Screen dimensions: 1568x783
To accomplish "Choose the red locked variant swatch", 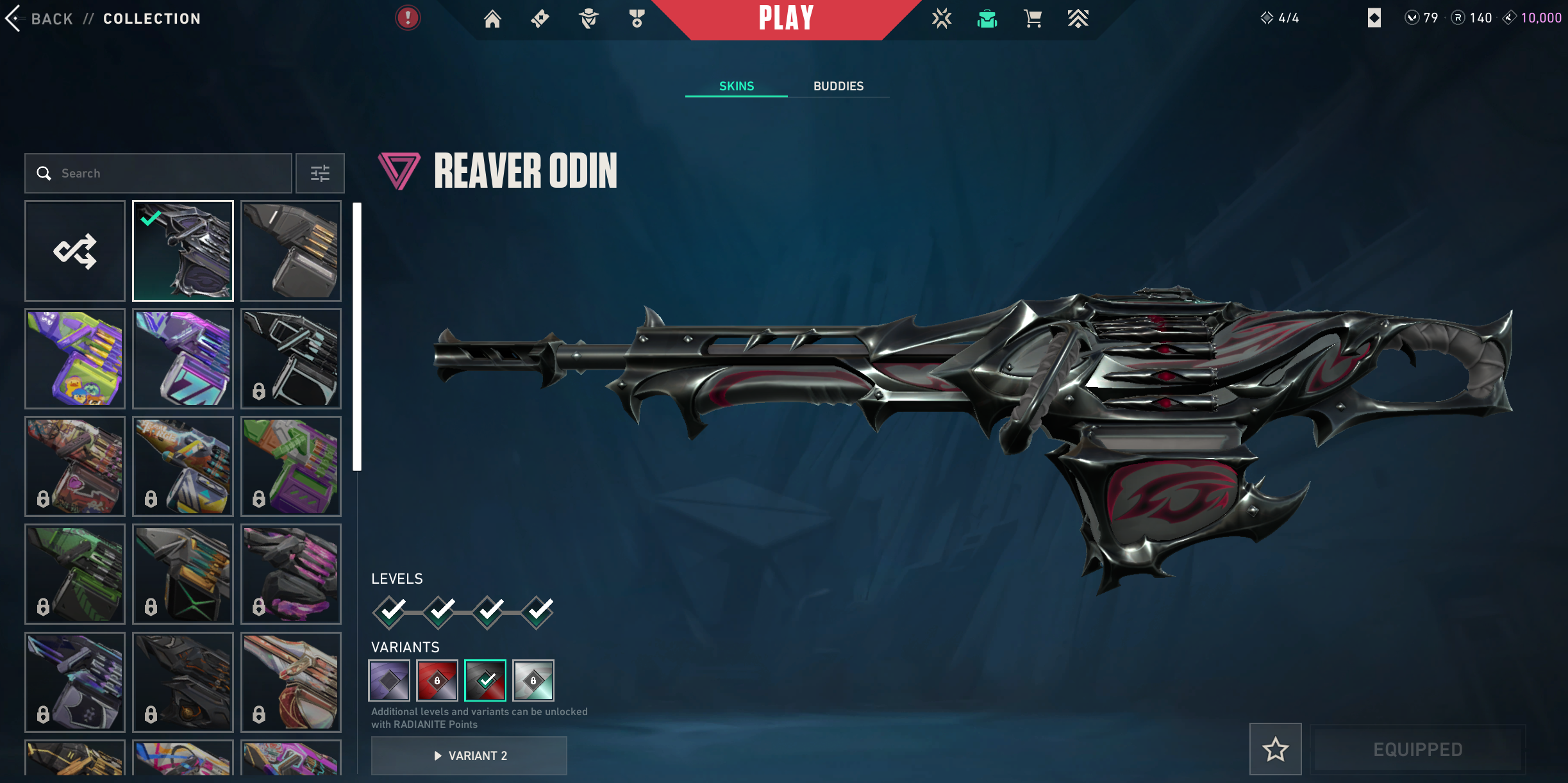I will 437,680.
